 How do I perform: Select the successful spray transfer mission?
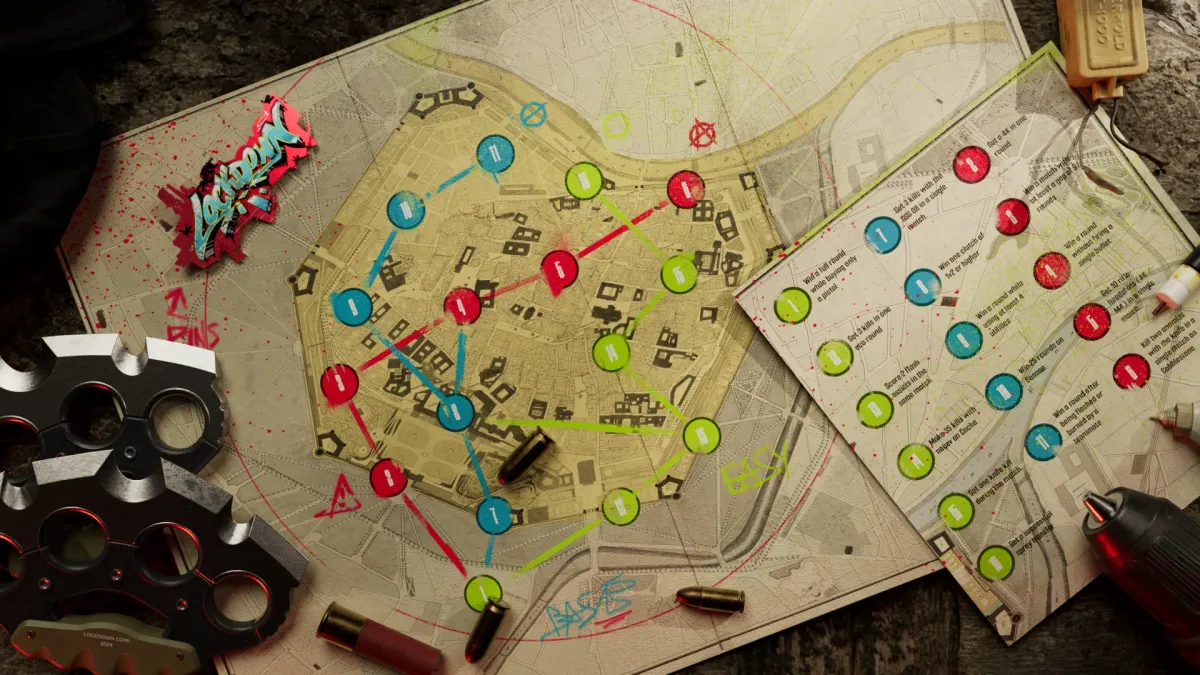coord(995,563)
